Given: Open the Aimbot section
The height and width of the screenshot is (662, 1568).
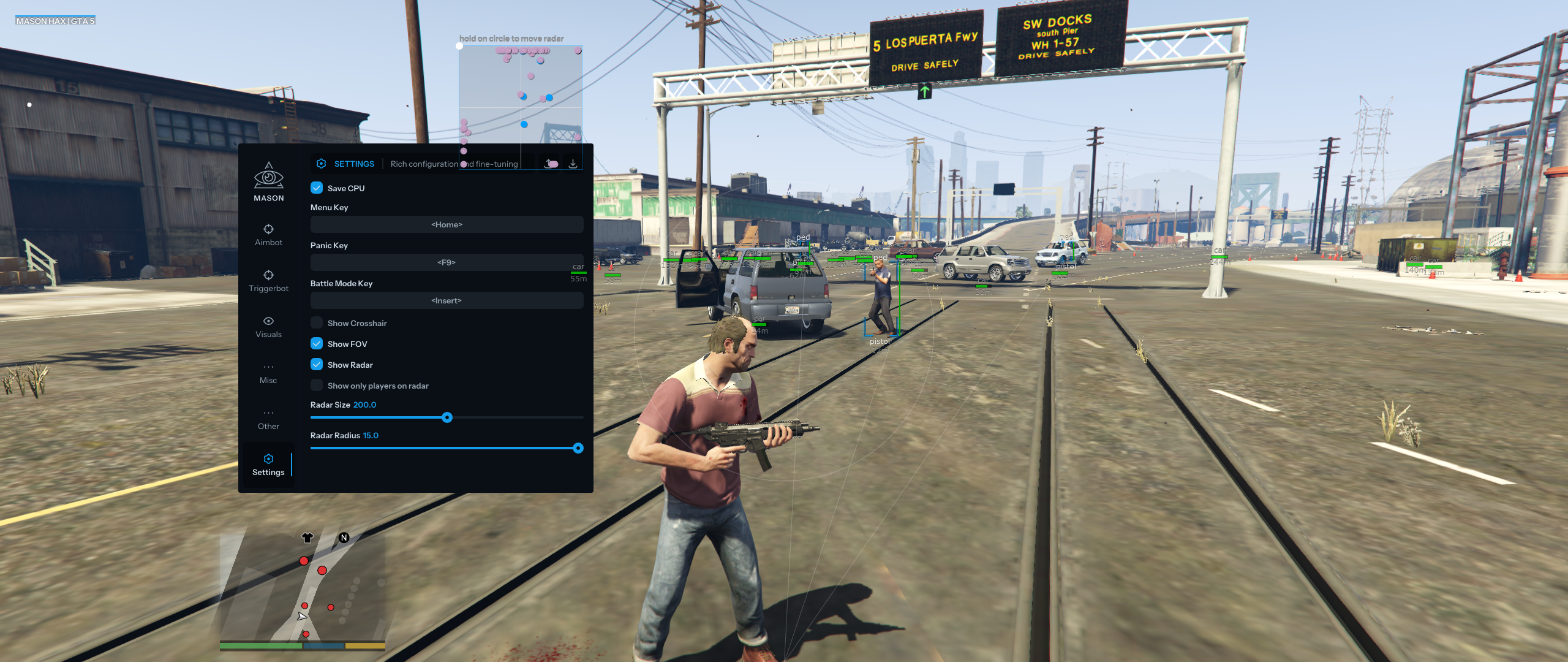Looking at the screenshot, I should point(268,235).
